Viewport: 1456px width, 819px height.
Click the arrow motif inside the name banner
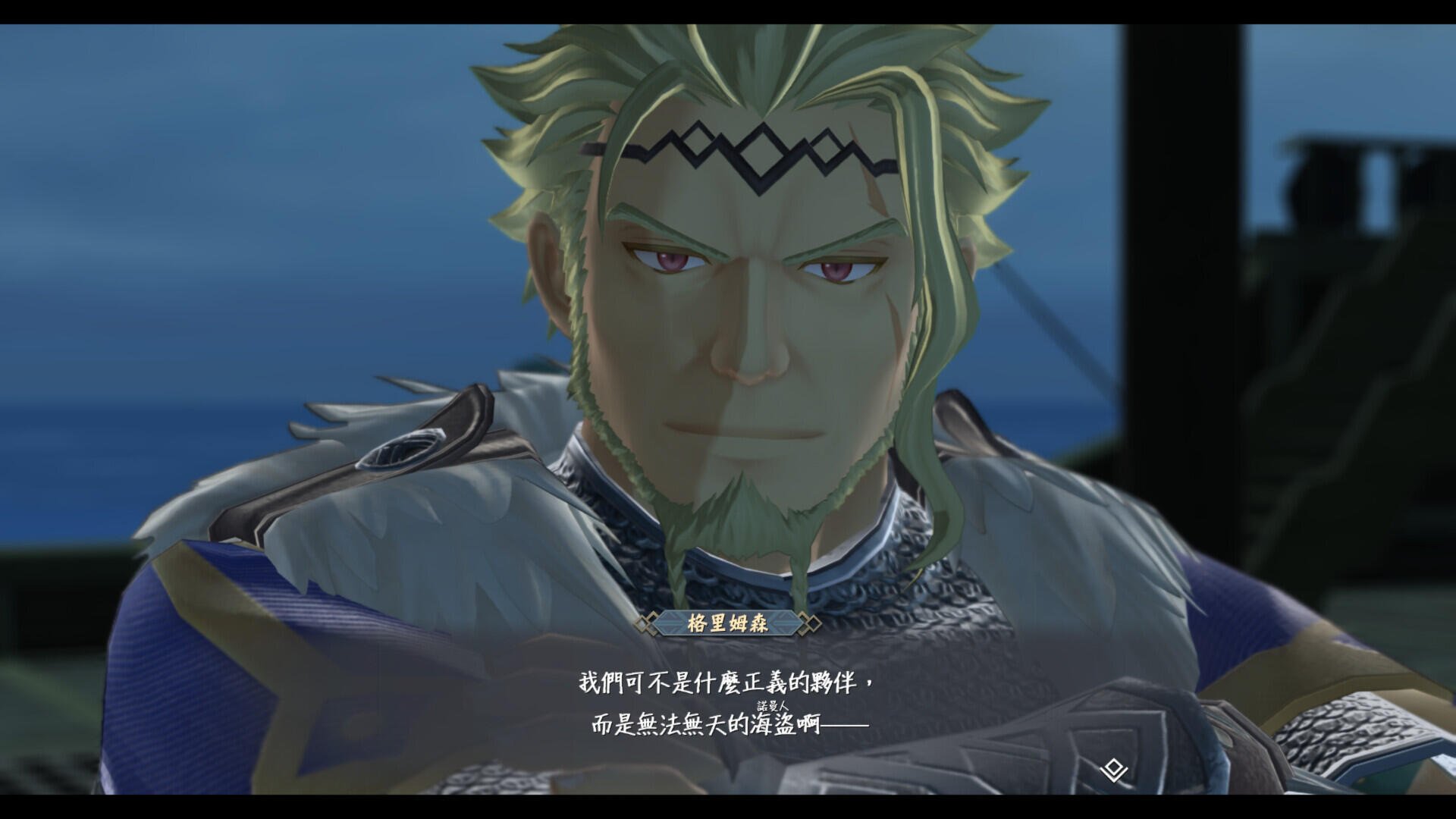click(672, 623)
